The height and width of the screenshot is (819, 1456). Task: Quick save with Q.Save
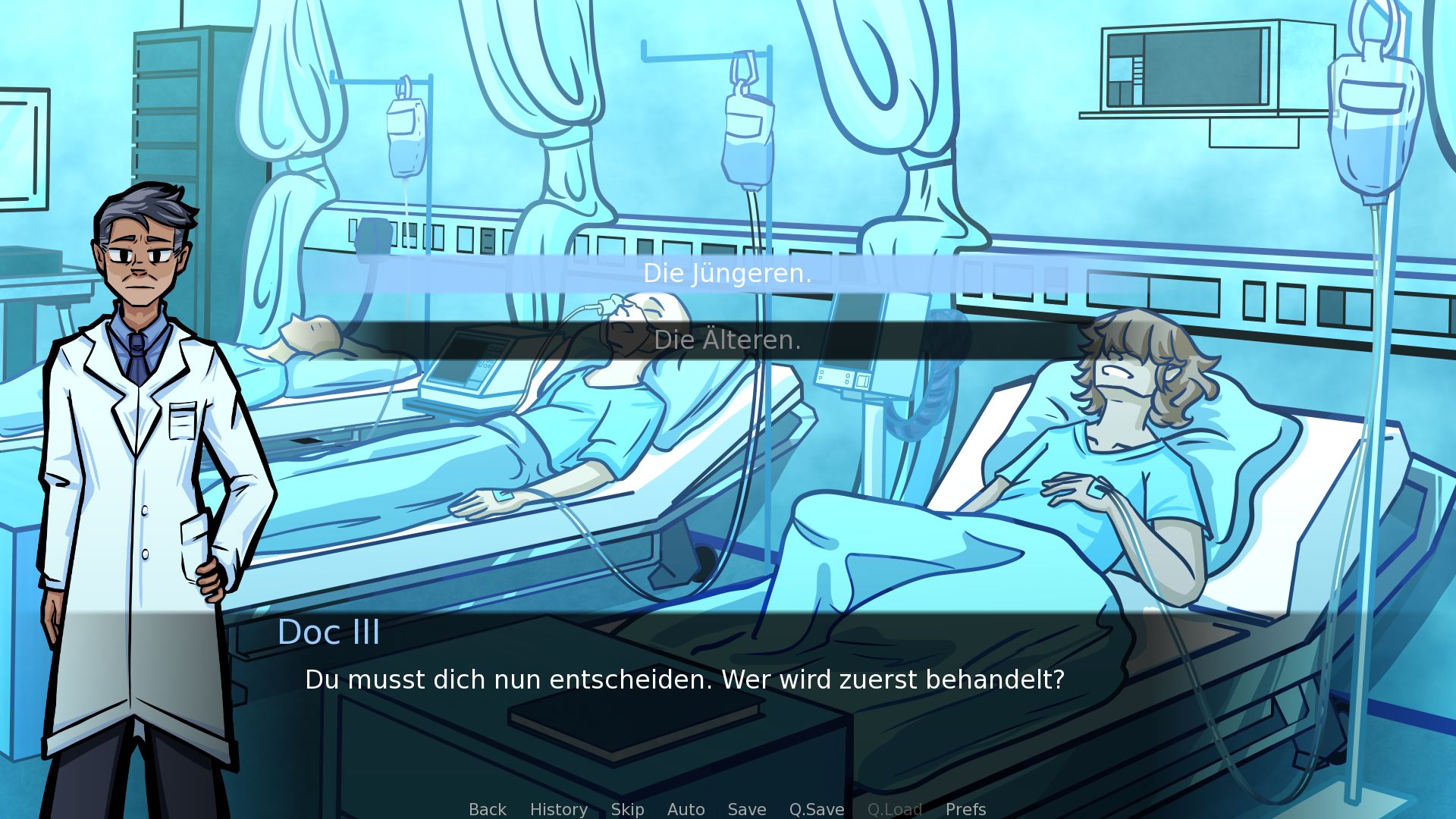click(x=816, y=809)
